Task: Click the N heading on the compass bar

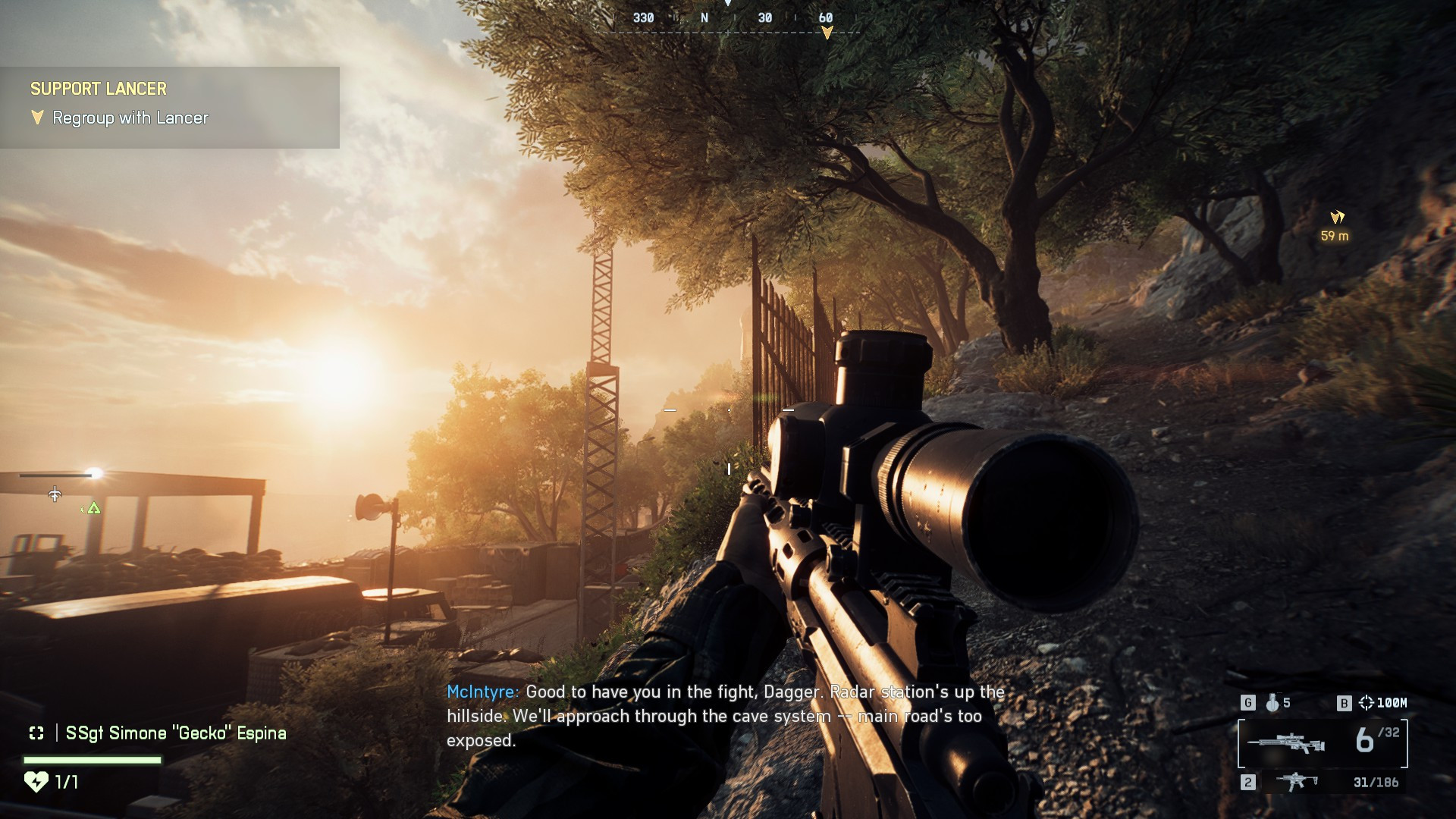Action: pyautogui.click(x=706, y=17)
